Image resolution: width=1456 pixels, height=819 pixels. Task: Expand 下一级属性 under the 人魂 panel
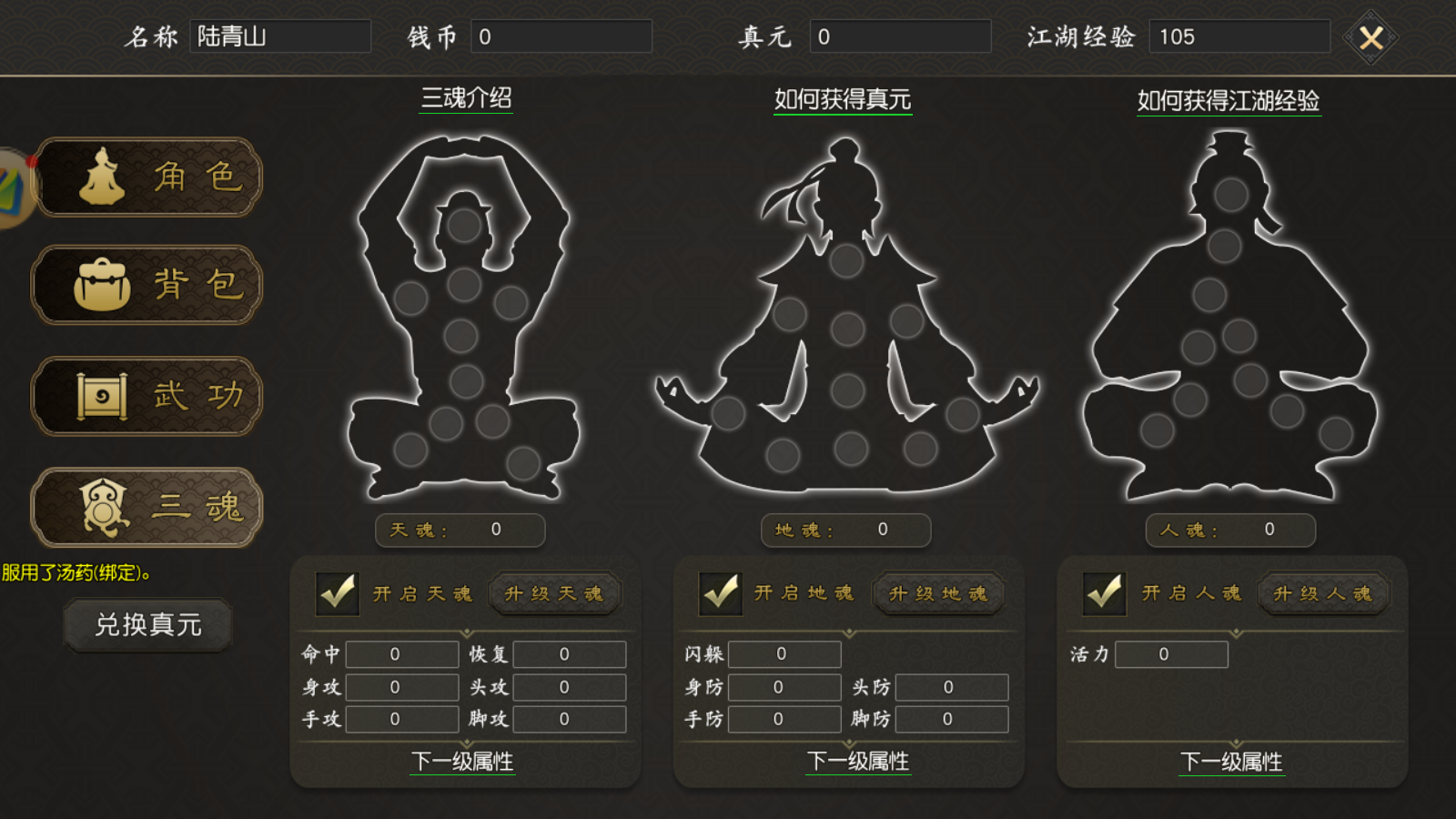coord(1233,764)
